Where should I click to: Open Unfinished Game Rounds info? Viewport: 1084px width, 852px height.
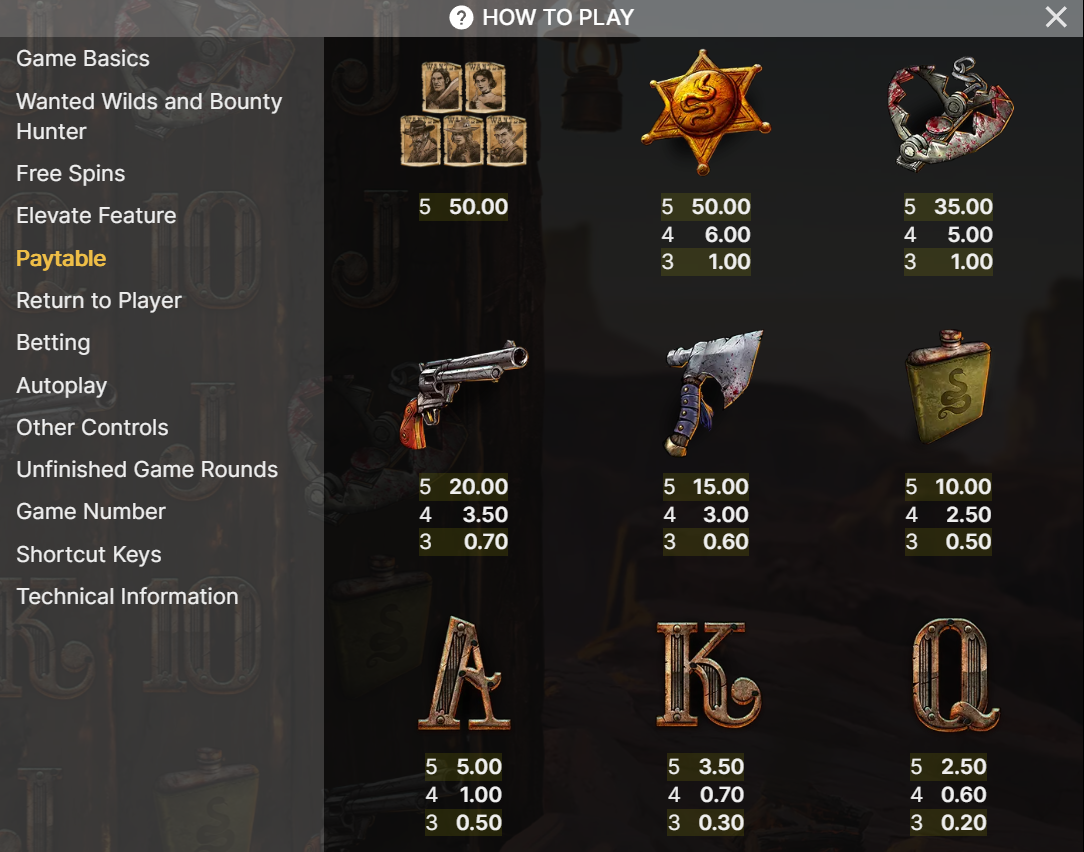pos(147,470)
